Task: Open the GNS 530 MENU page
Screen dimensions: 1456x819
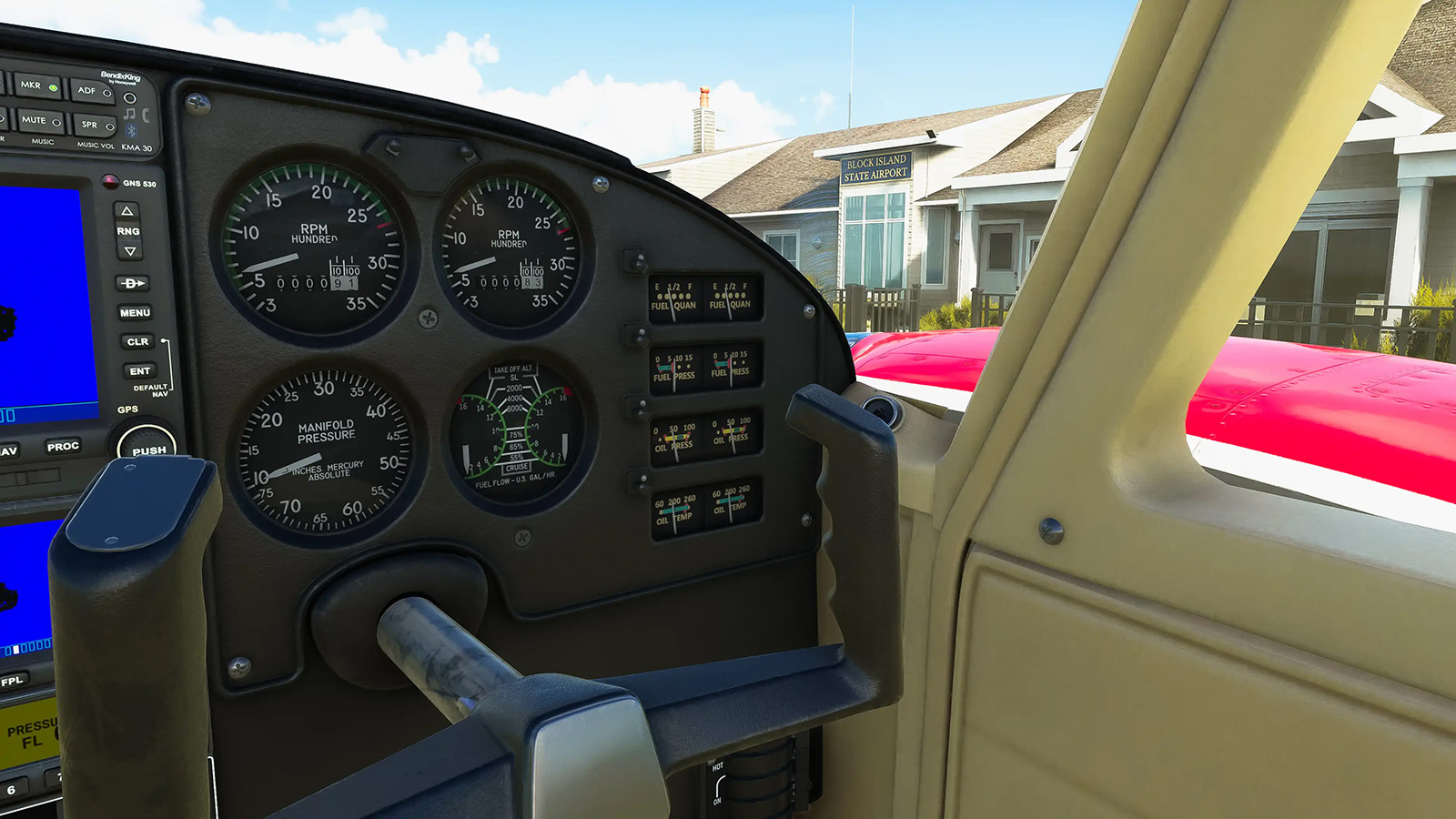Action: pyautogui.click(x=135, y=312)
